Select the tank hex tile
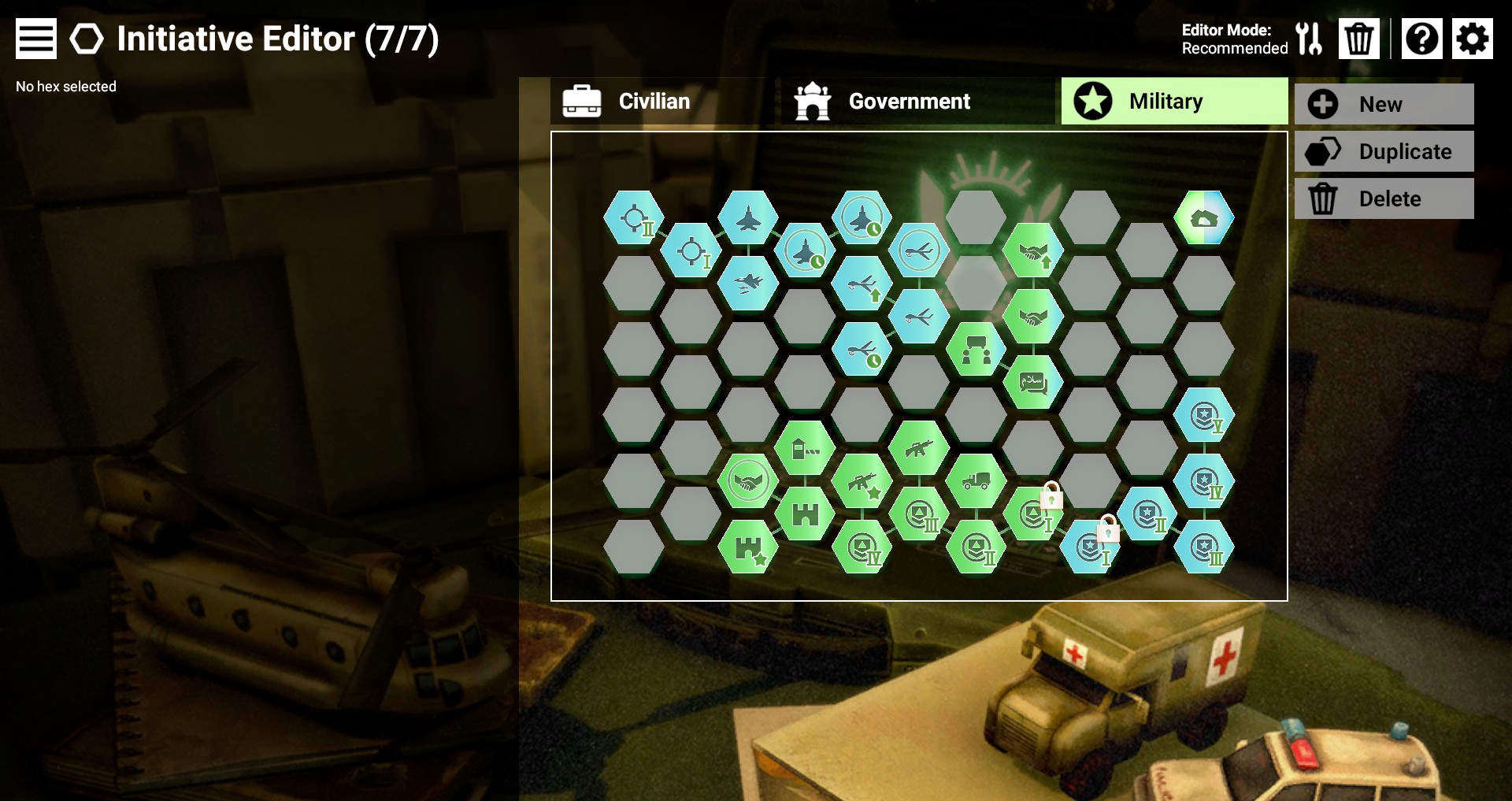This screenshot has width=1512, height=801. [1203, 218]
